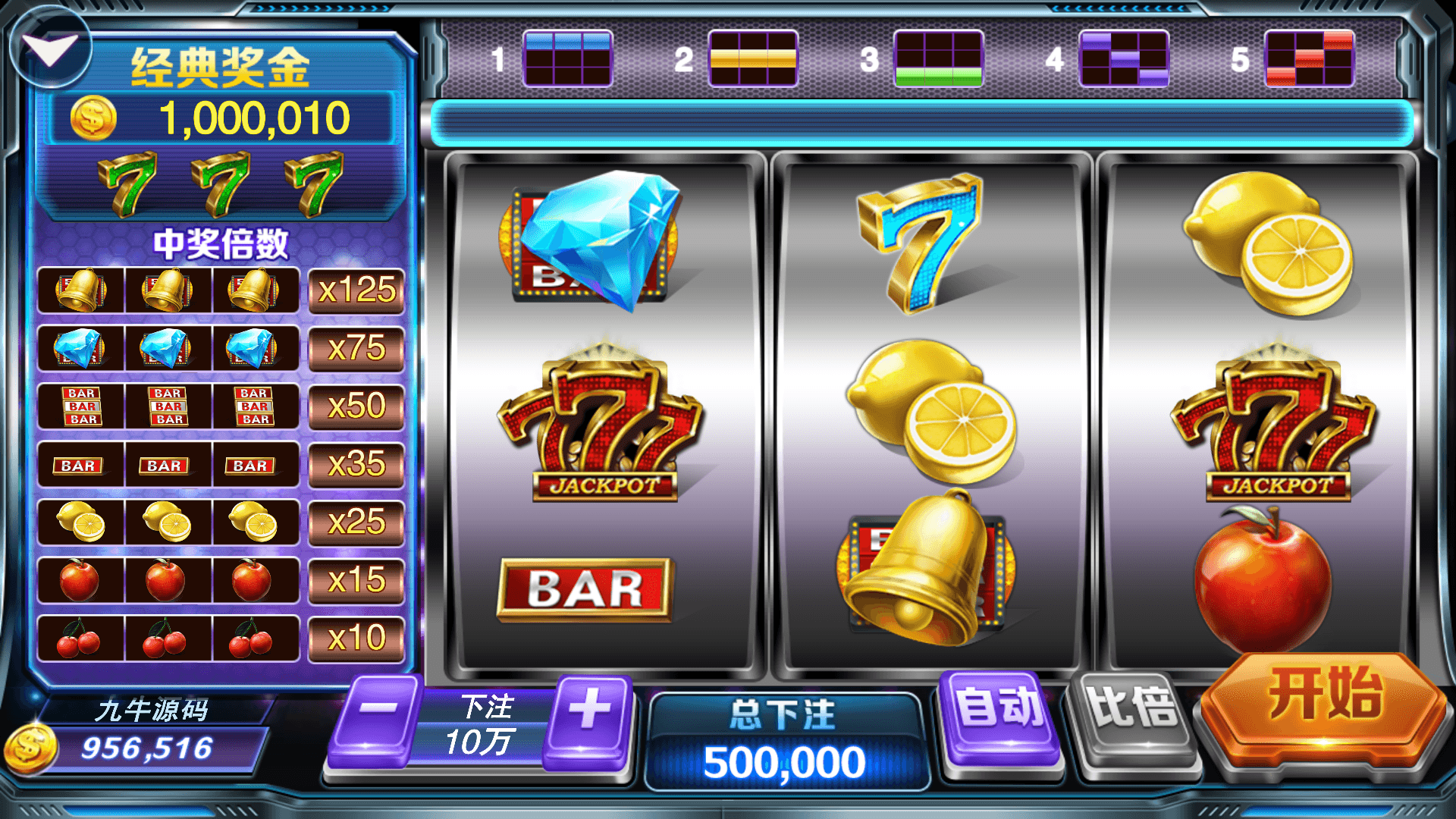Select payline 1 blue top-row indicator

pos(567,58)
